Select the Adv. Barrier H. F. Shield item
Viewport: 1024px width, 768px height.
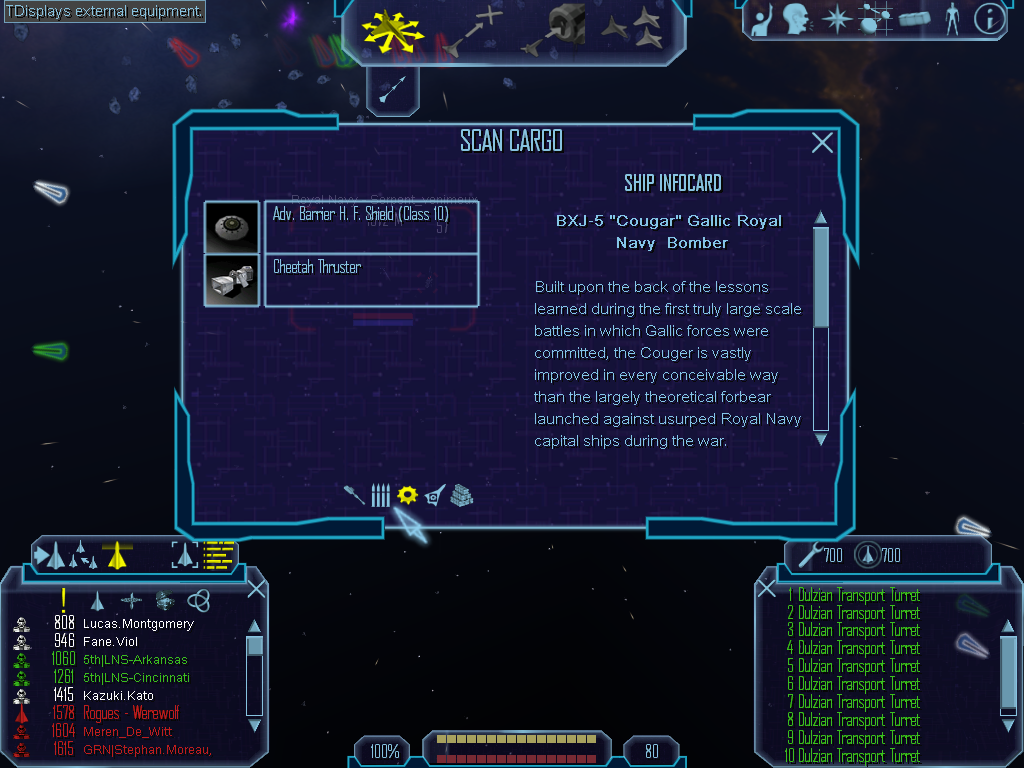(x=371, y=227)
